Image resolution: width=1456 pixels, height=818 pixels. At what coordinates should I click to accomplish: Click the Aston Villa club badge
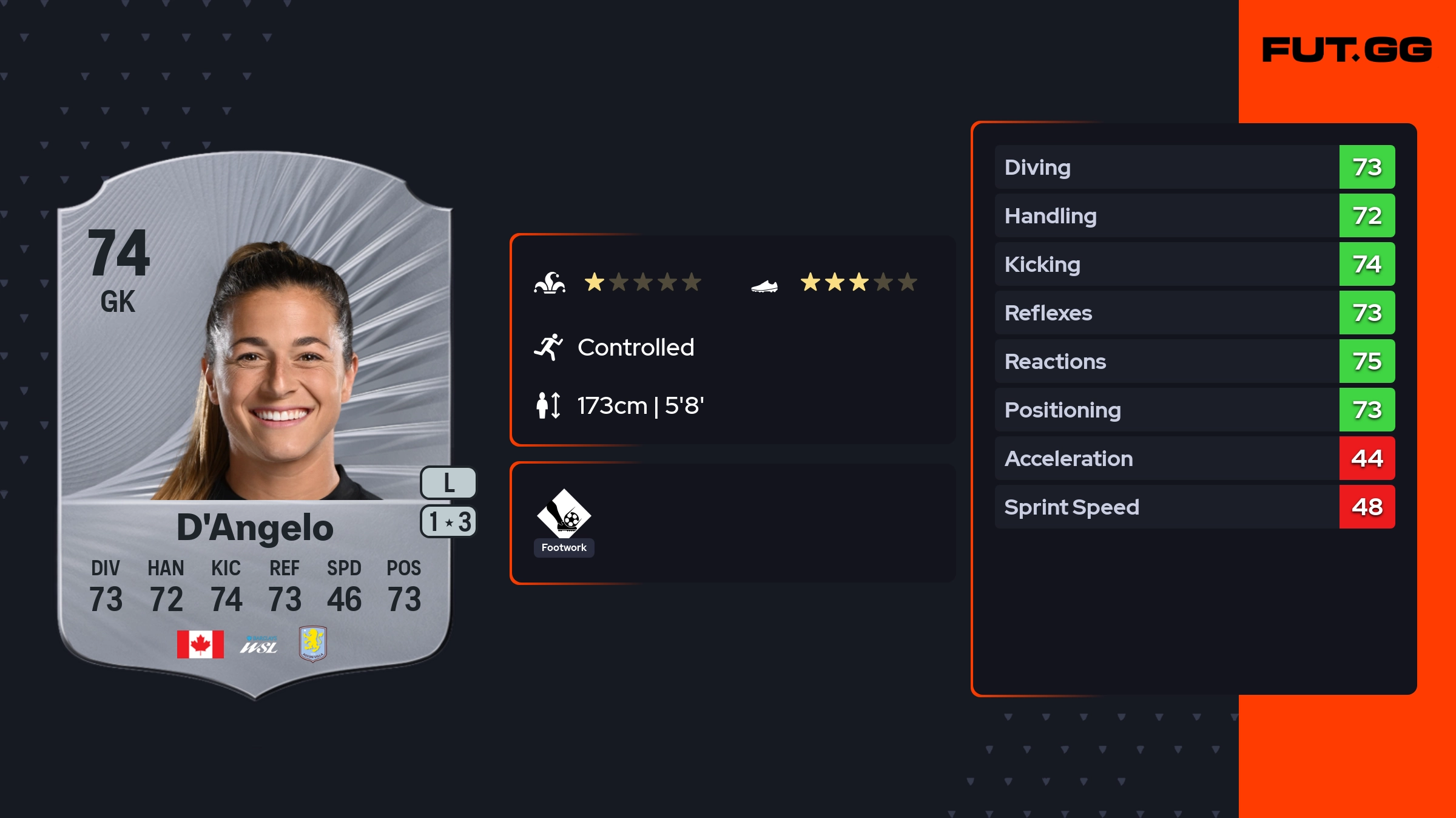pos(313,643)
